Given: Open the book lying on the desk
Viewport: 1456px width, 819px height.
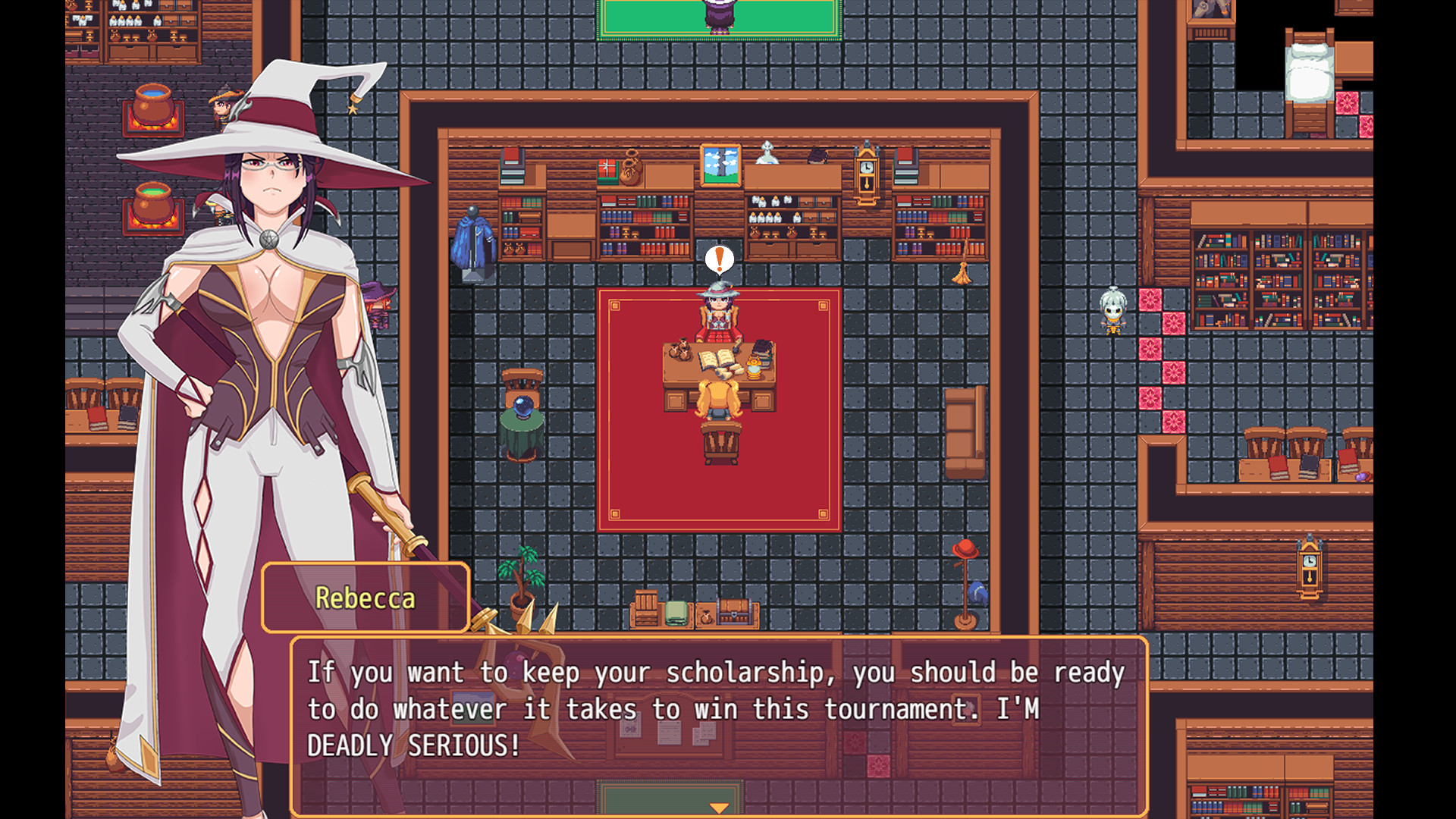Looking at the screenshot, I should click(x=716, y=356).
